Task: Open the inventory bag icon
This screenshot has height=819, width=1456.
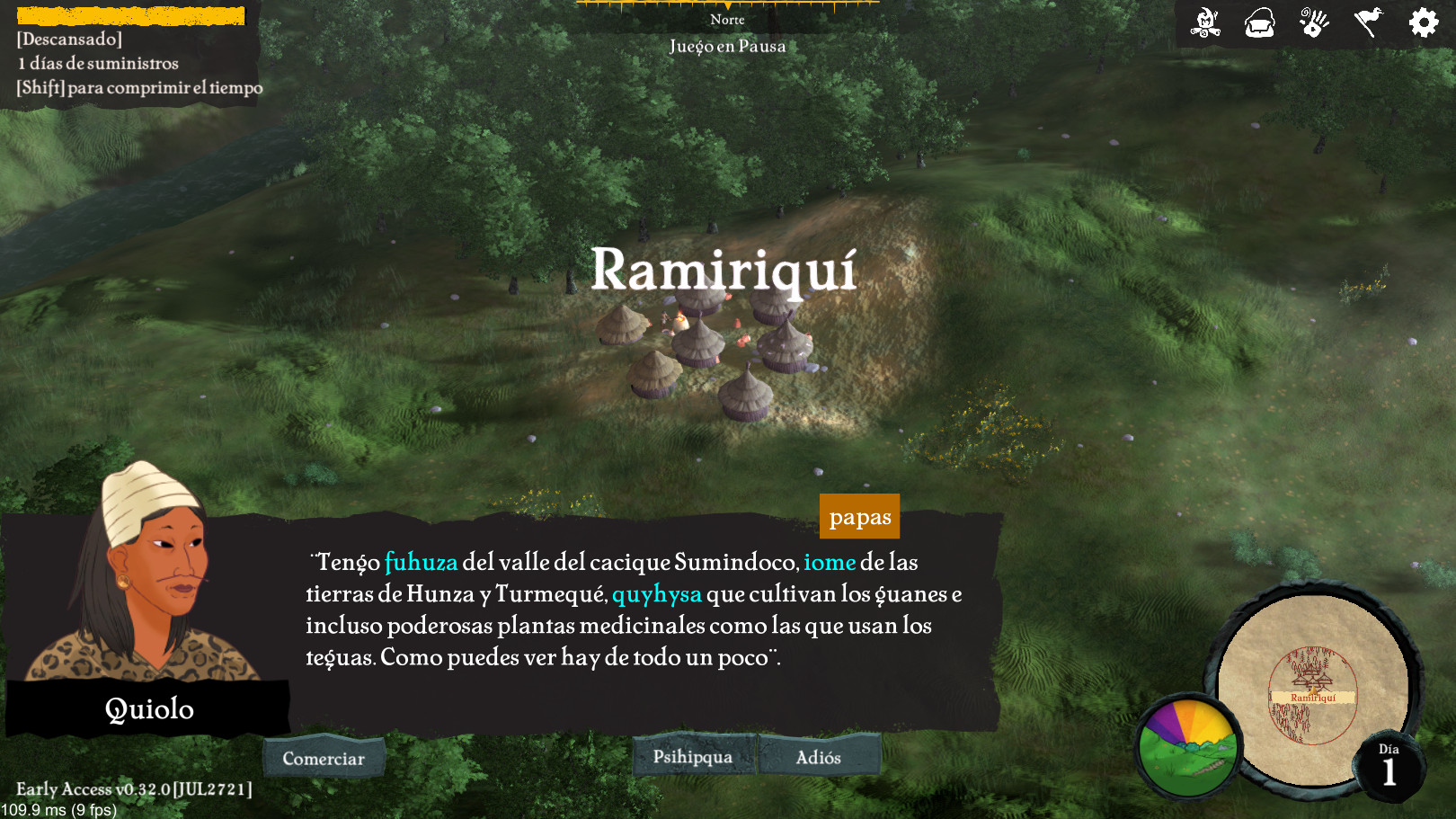Action: click(x=1259, y=23)
